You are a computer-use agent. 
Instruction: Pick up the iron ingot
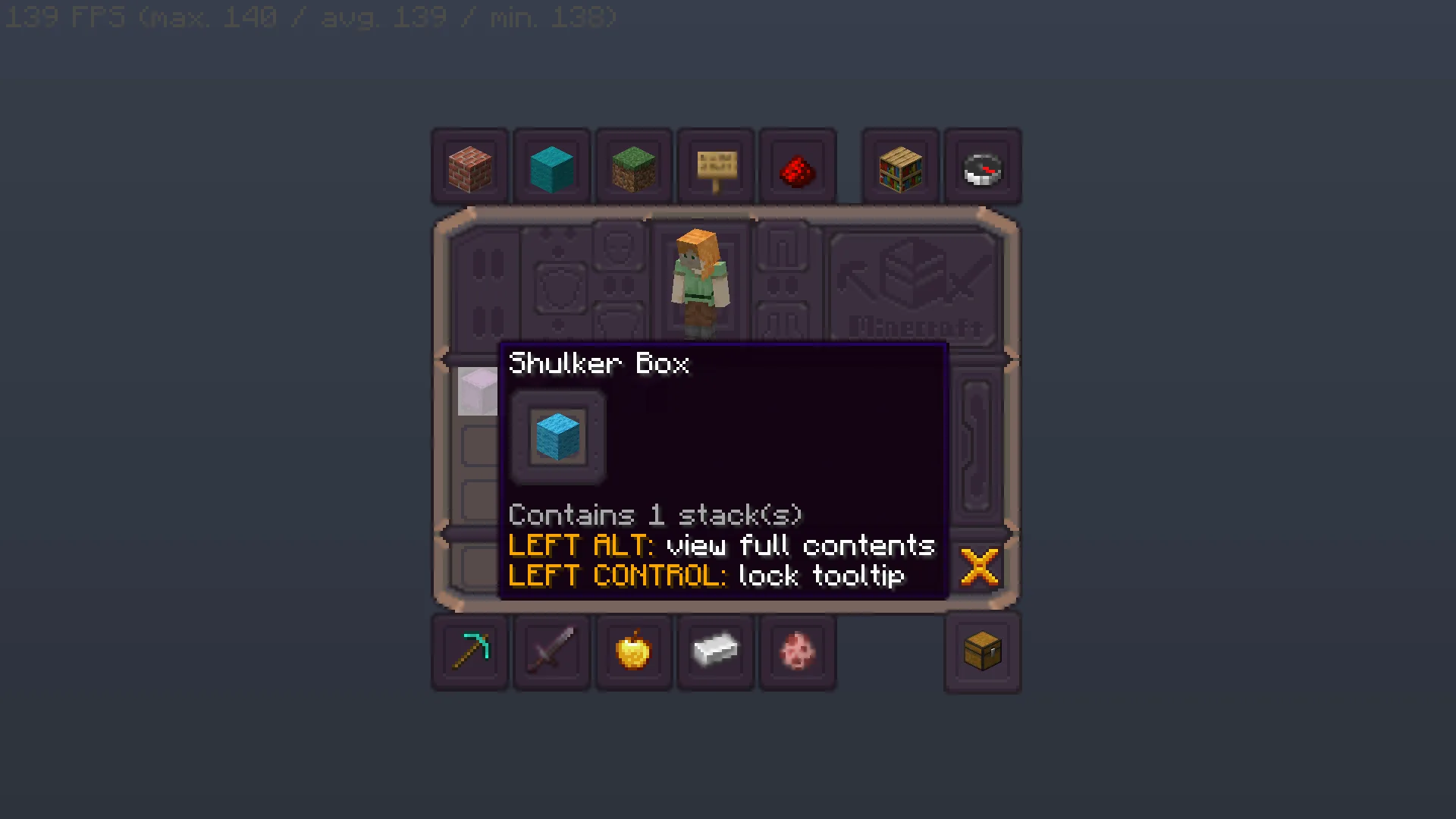[715, 652]
